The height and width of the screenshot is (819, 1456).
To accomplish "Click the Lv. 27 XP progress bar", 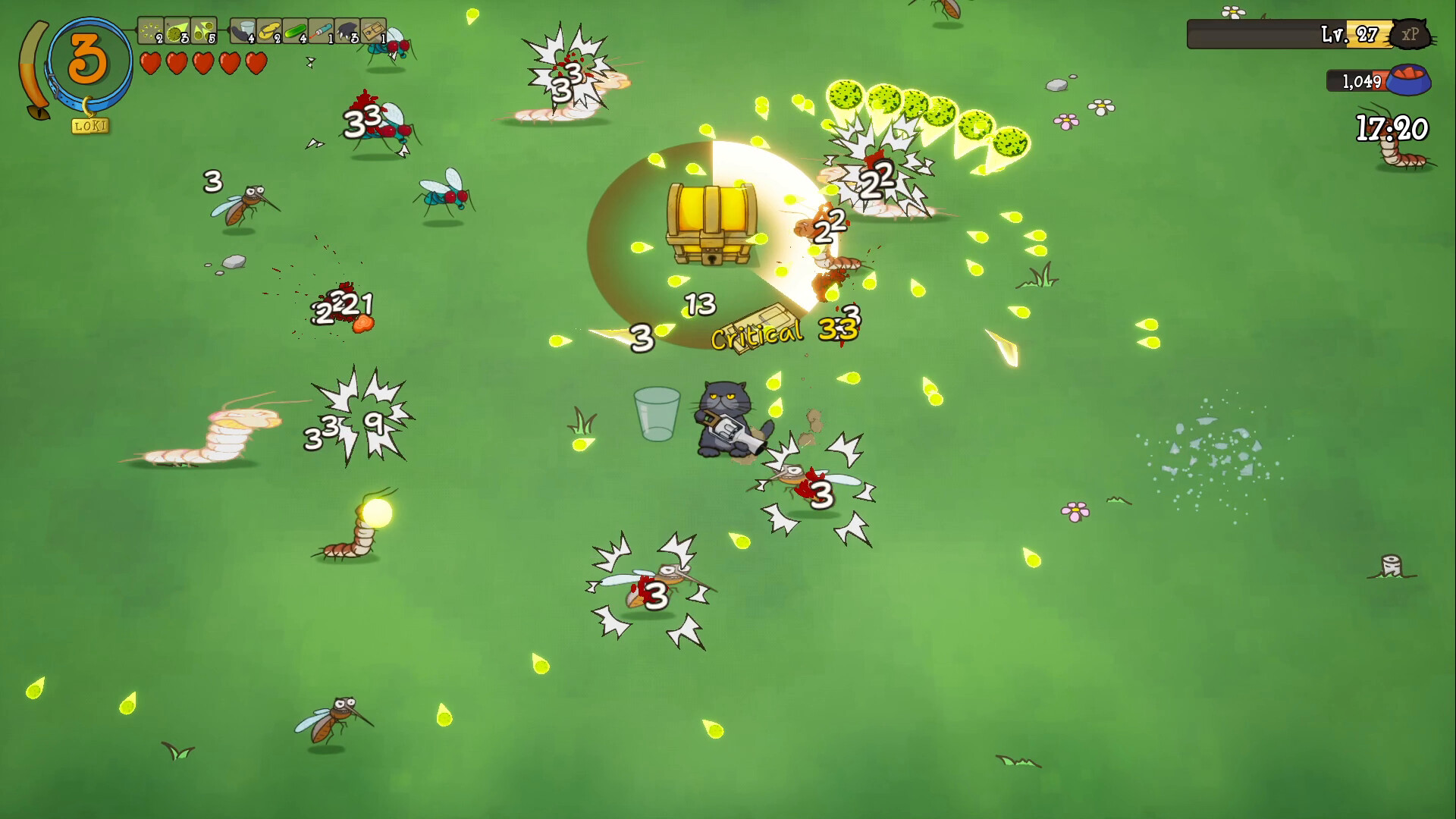I will [1289, 33].
